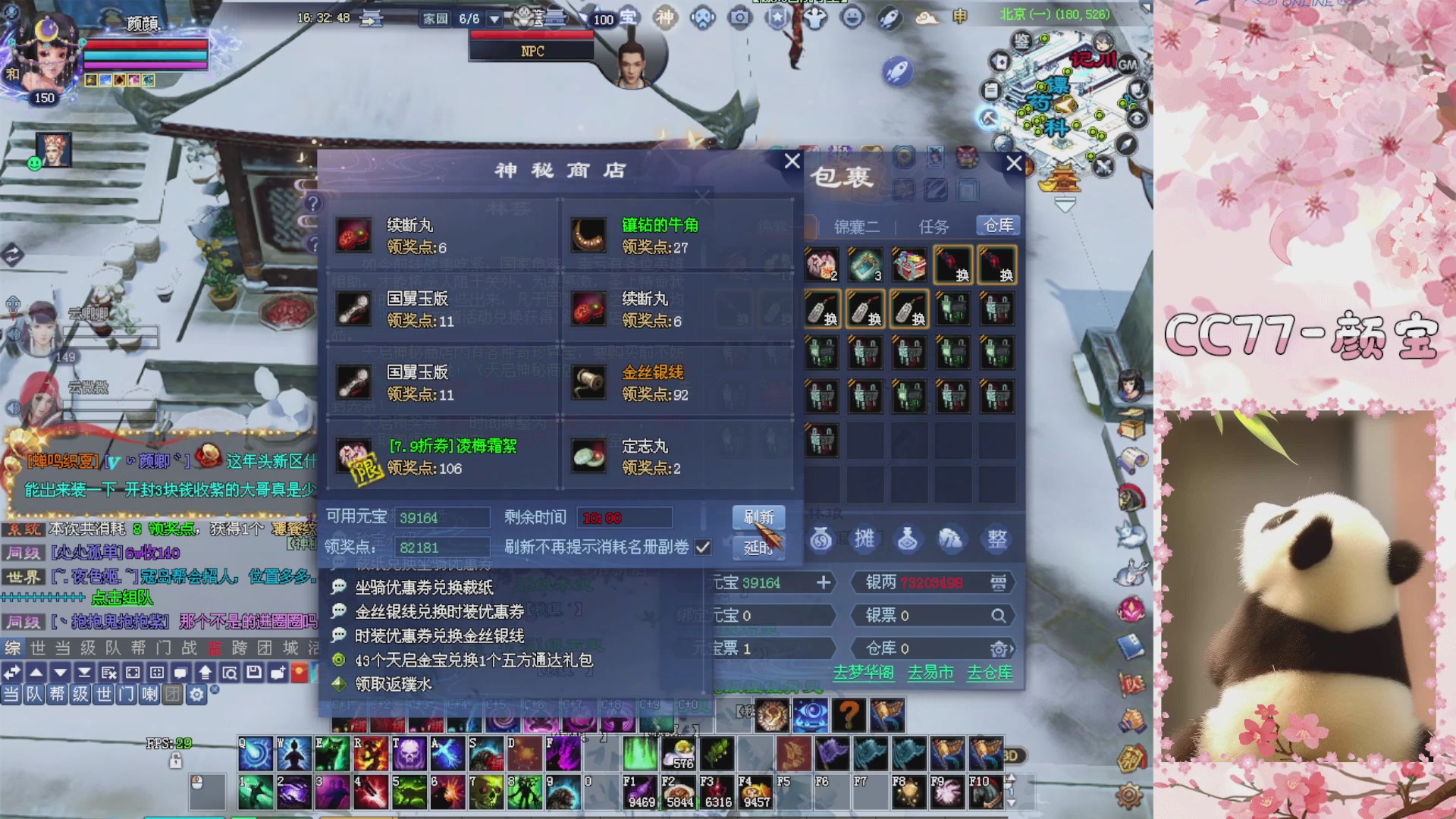Switch to the 锦囊二 bag tab
The width and height of the screenshot is (1456, 819).
858,226
